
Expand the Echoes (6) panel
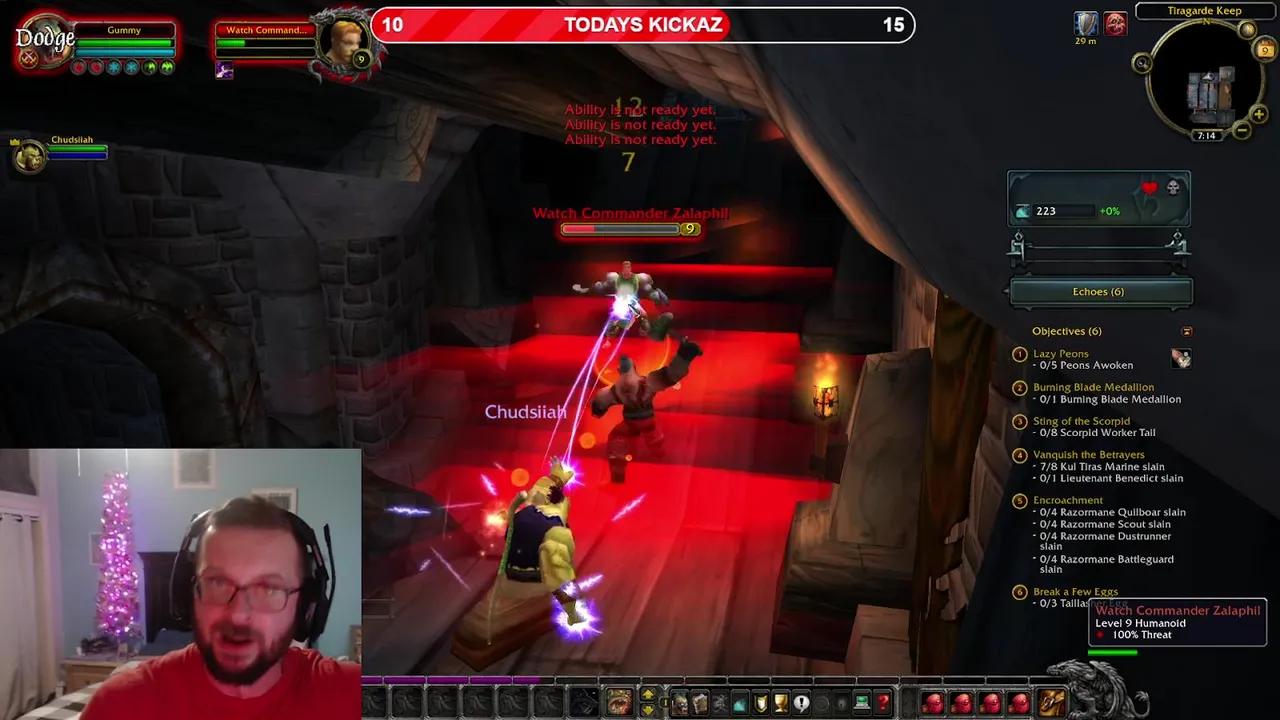[1100, 291]
